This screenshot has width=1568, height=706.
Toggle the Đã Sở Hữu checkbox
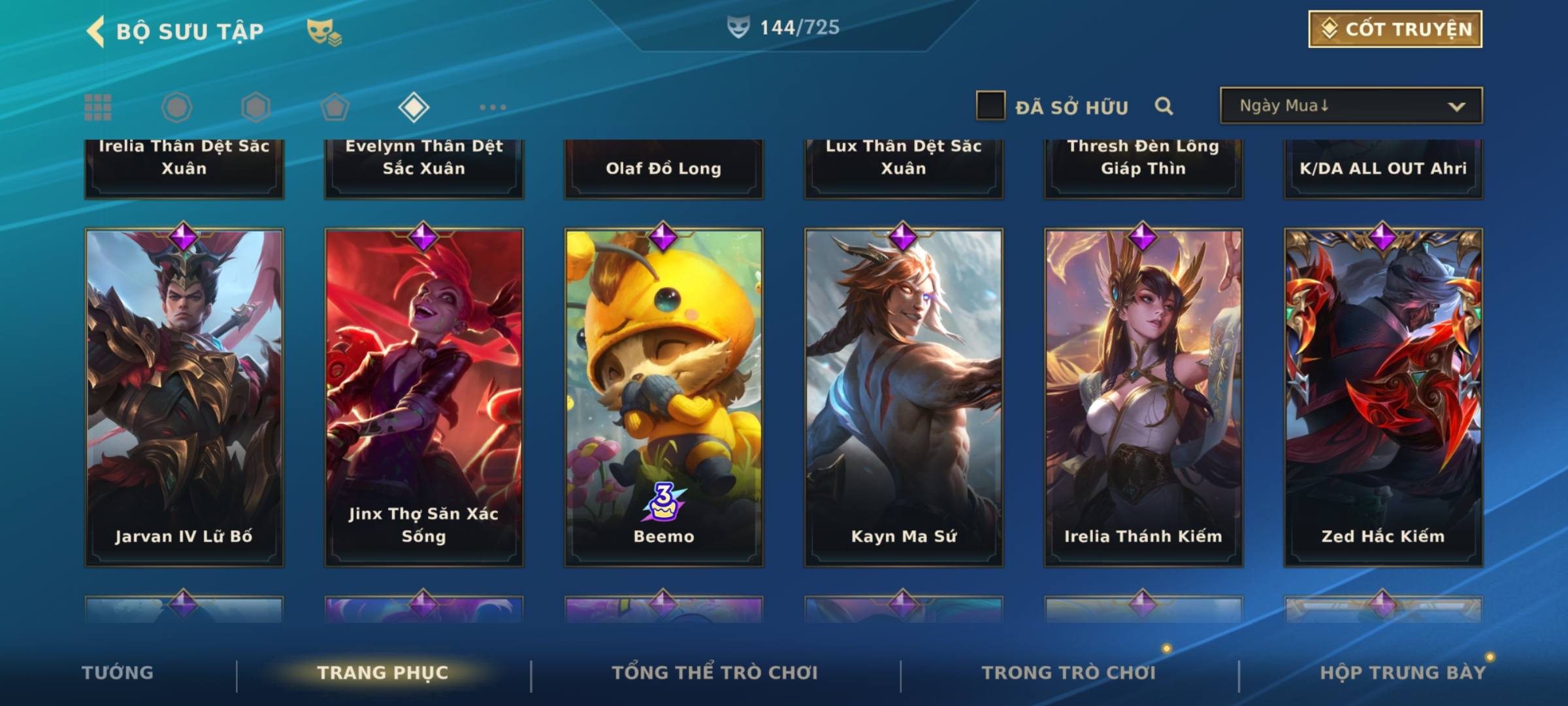pos(990,106)
